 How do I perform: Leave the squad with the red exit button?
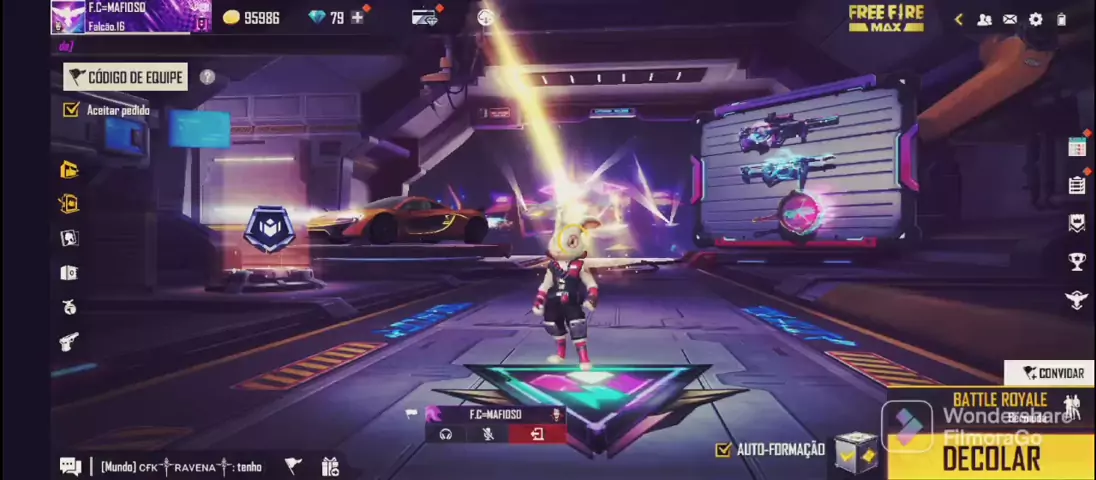coord(537,434)
